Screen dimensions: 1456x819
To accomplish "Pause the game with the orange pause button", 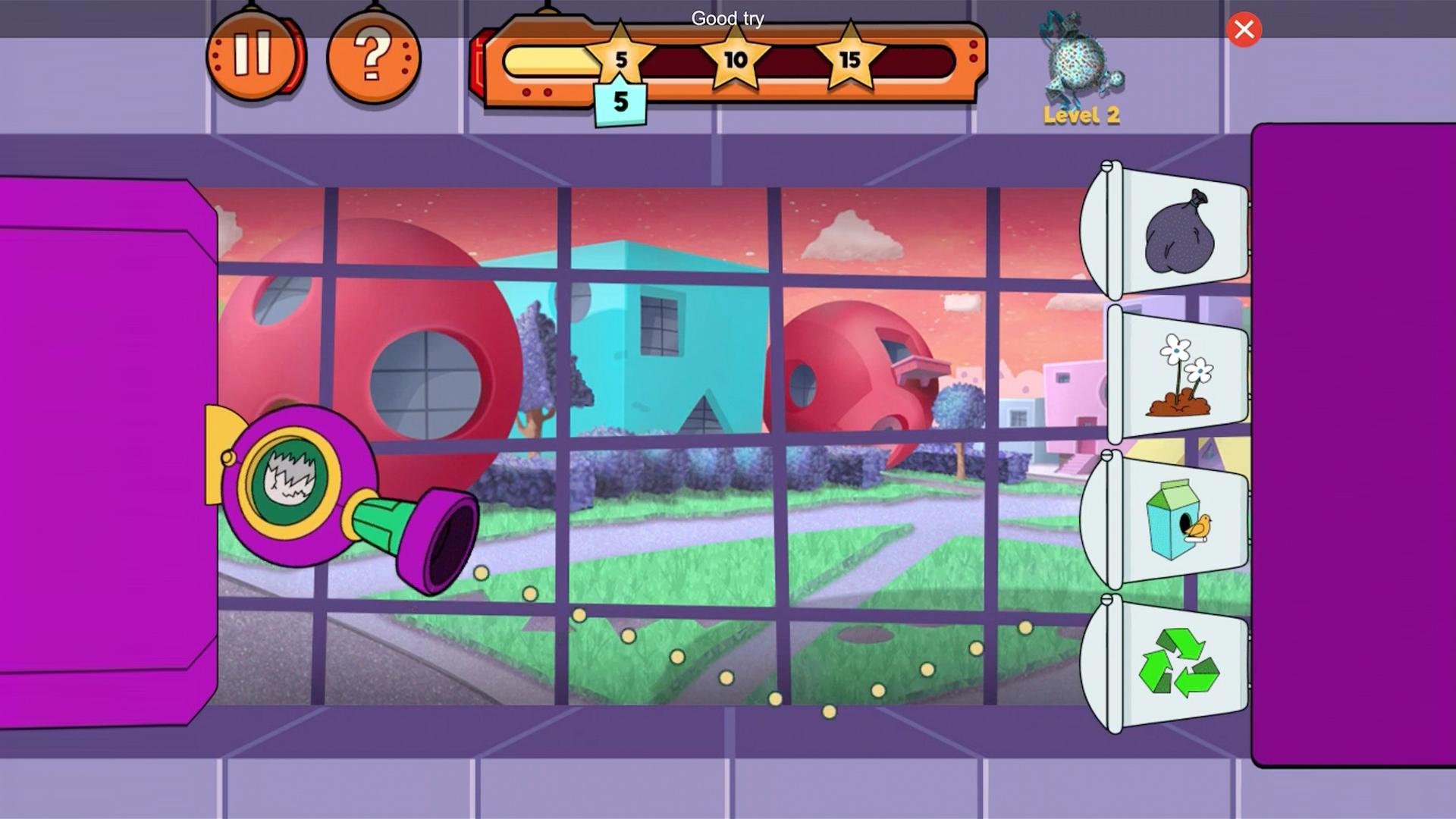I will point(253,55).
